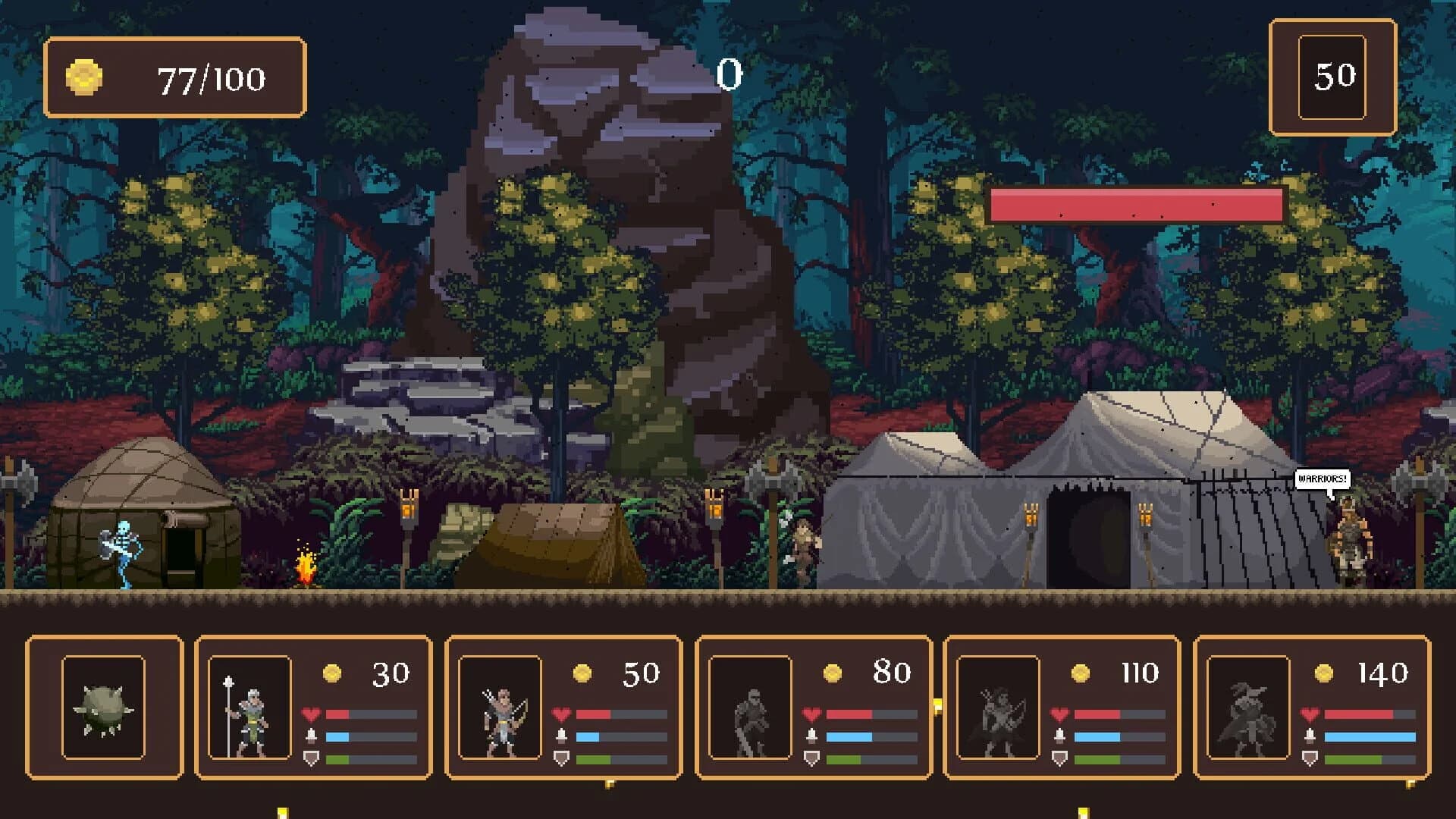
Task: Click the 77/100 gold display panel
Action: click(x=178, y=76)
